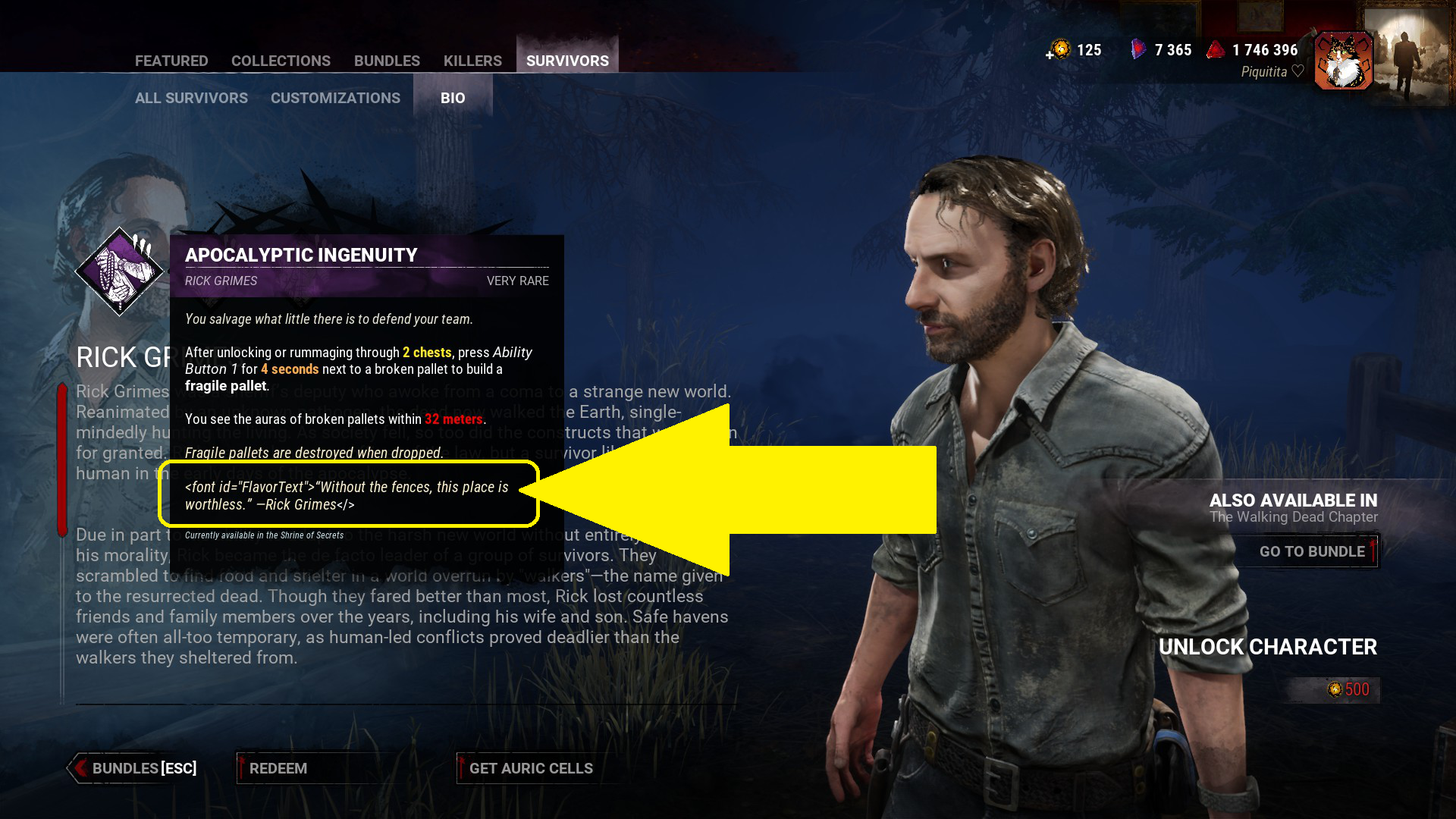The width and height of the screenshot is (1456, 819).
Task: Click the red marker icon on Redeem button
Action: click(x=241, y=767)
